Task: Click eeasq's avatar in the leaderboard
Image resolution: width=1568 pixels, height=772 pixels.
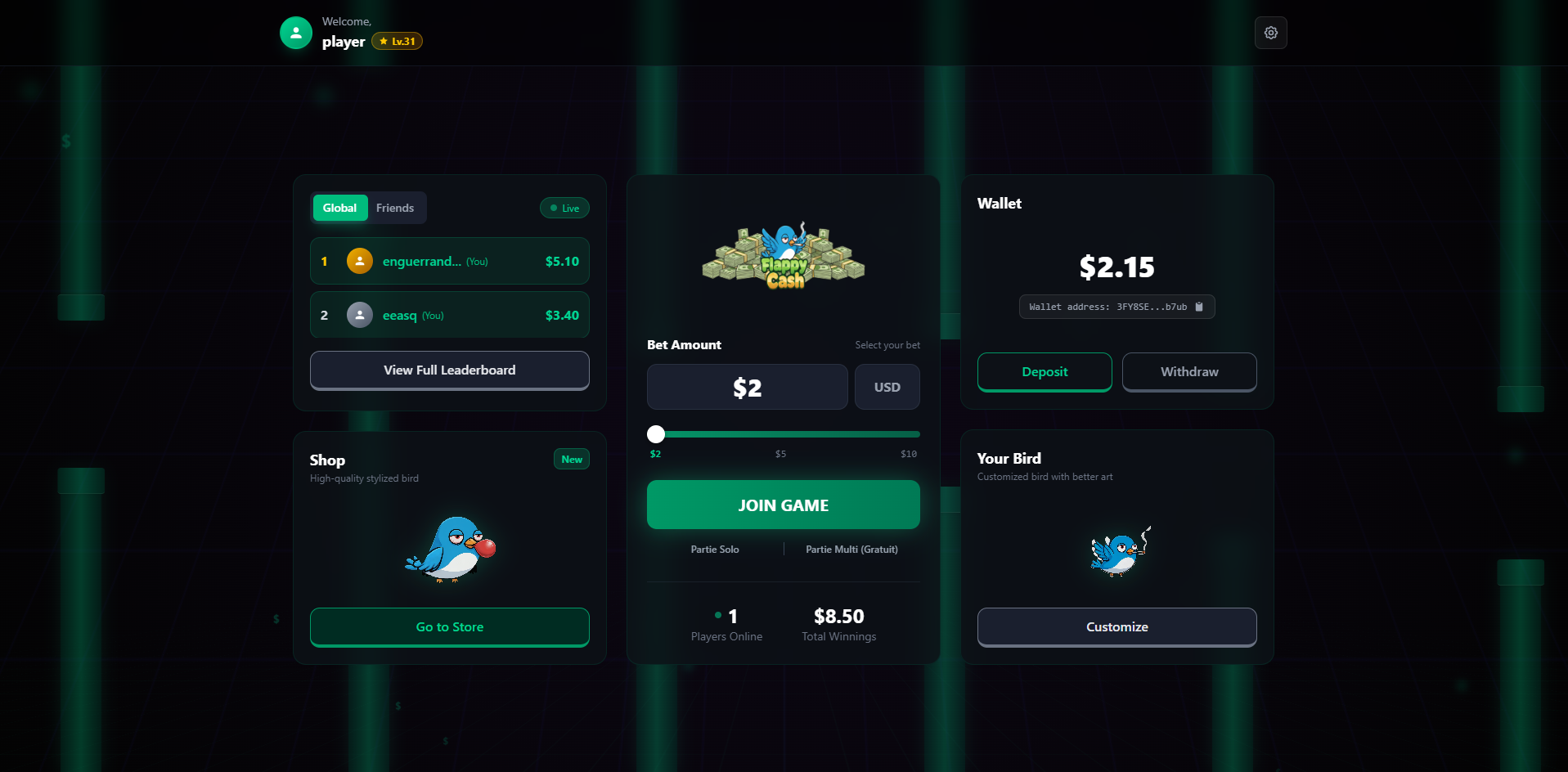Action: (x=358, y=315)
